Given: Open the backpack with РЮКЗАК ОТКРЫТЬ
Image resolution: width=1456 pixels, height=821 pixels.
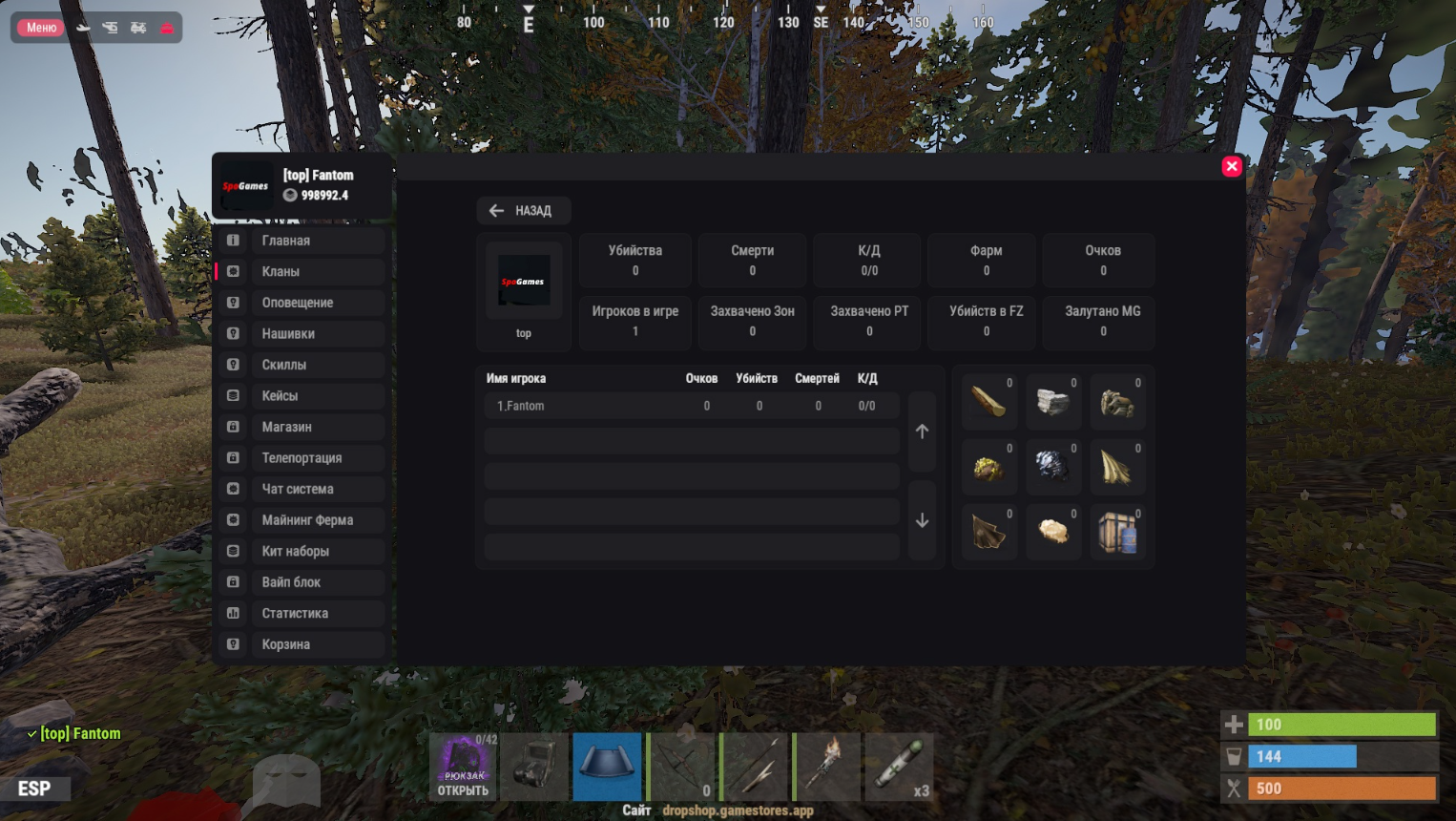Looking at the screenshot, I should [463, 768].
